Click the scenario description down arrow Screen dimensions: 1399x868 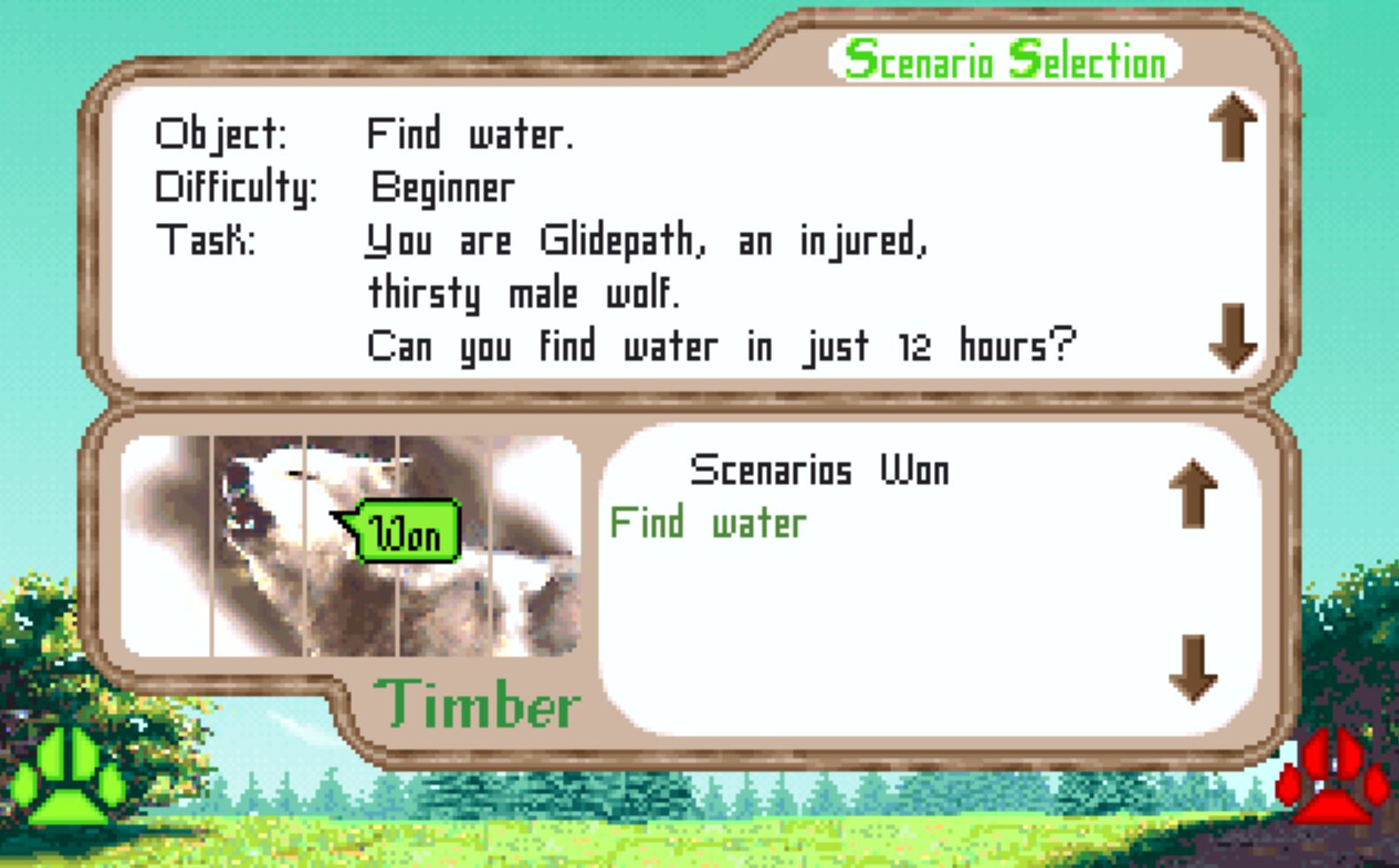[x=1233, y=337]
